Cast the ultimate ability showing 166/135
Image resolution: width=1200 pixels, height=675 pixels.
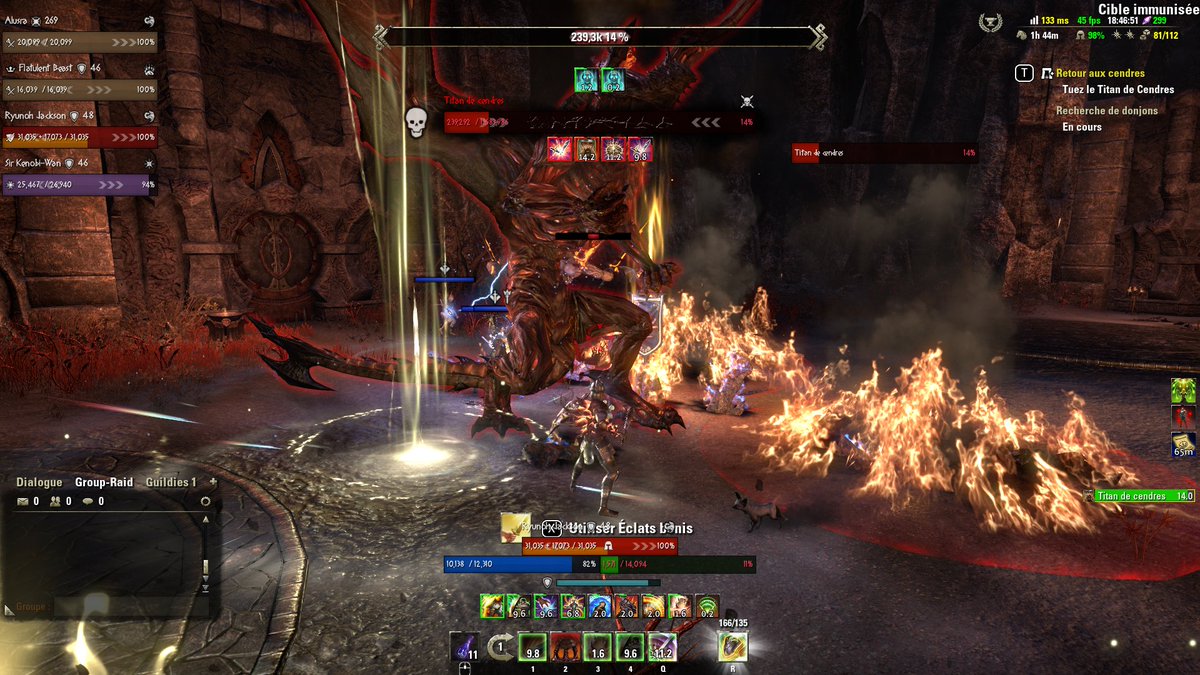tap(733, 647)
